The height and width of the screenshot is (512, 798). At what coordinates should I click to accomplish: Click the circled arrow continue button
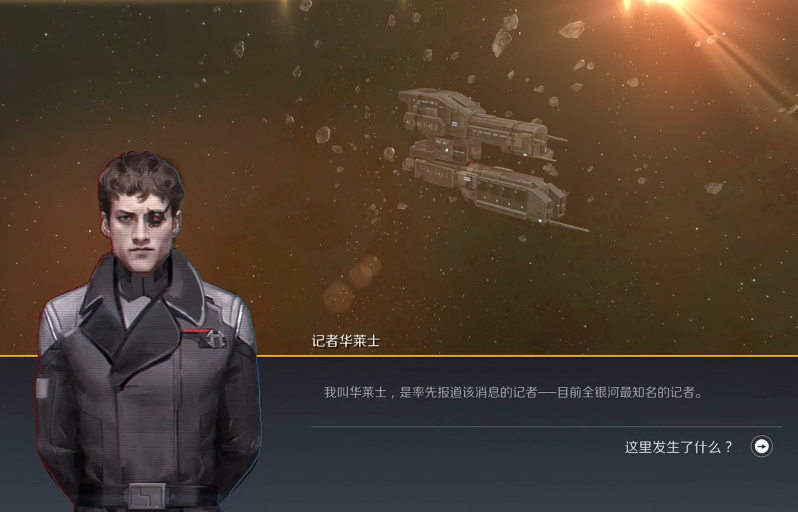point(762,447)
